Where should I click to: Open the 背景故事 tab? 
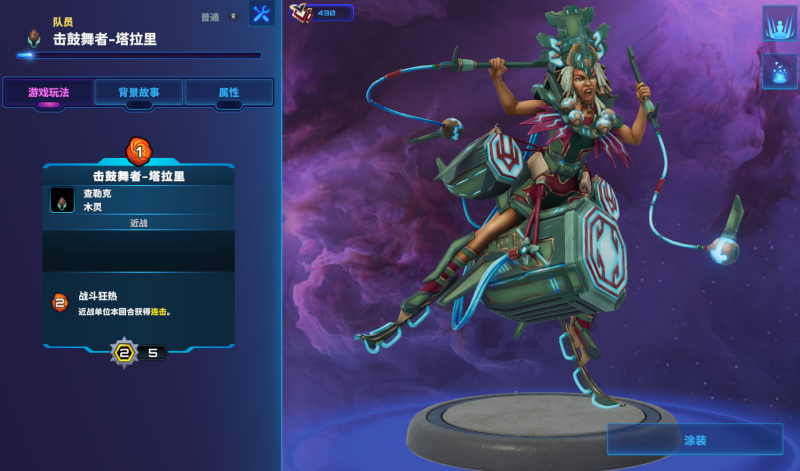click(138, 92)
